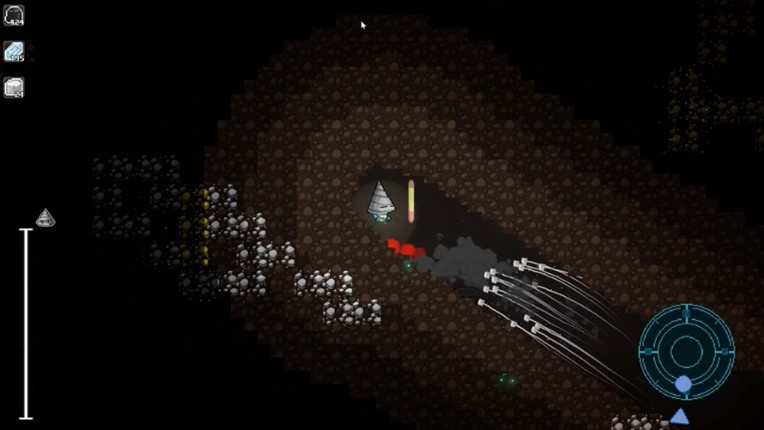Click the circular radar display
This screenshot has height=430, width=764.
click(x=686, y=351)
